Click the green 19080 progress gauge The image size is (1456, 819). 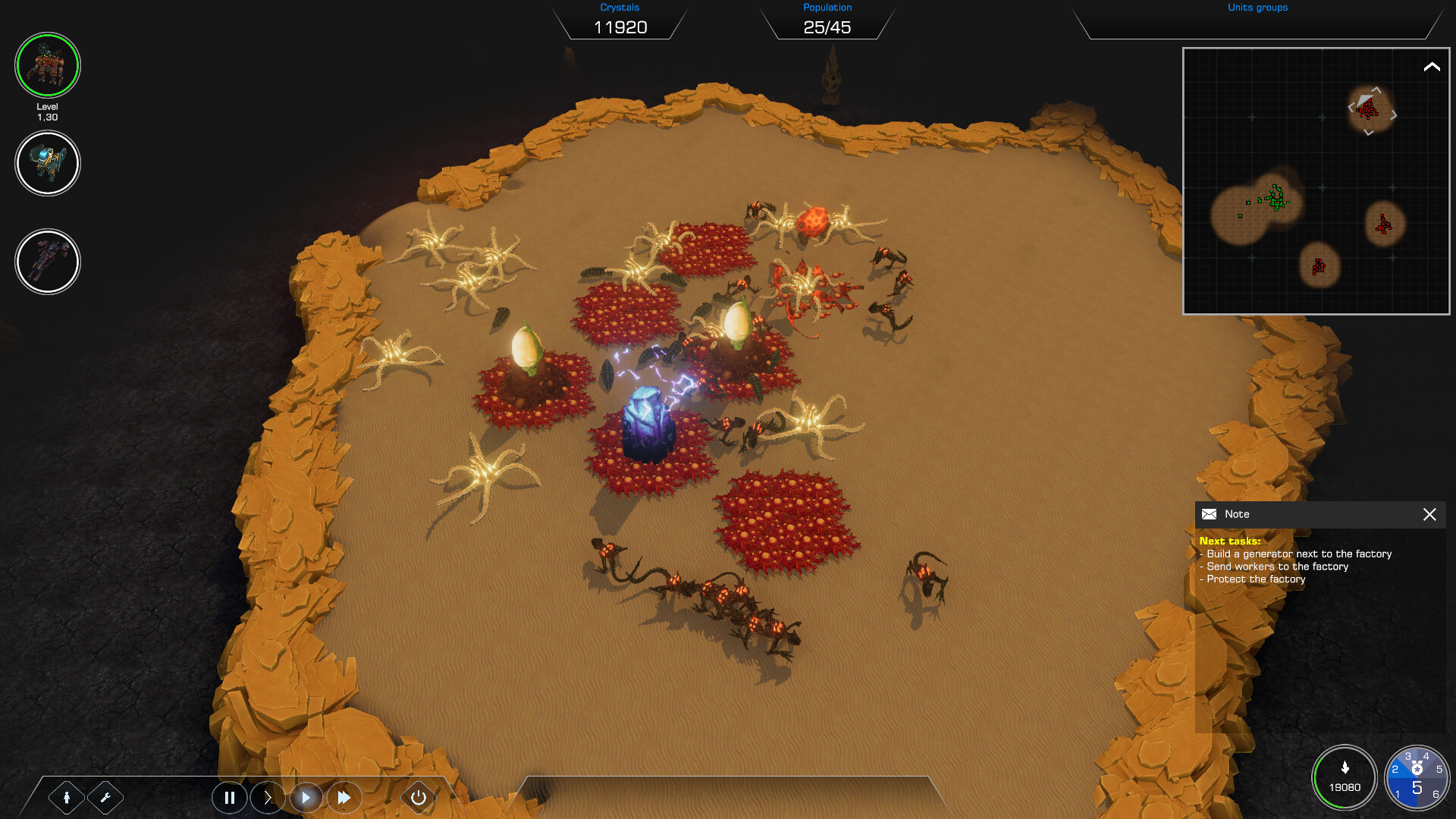tap(1345, 777)
